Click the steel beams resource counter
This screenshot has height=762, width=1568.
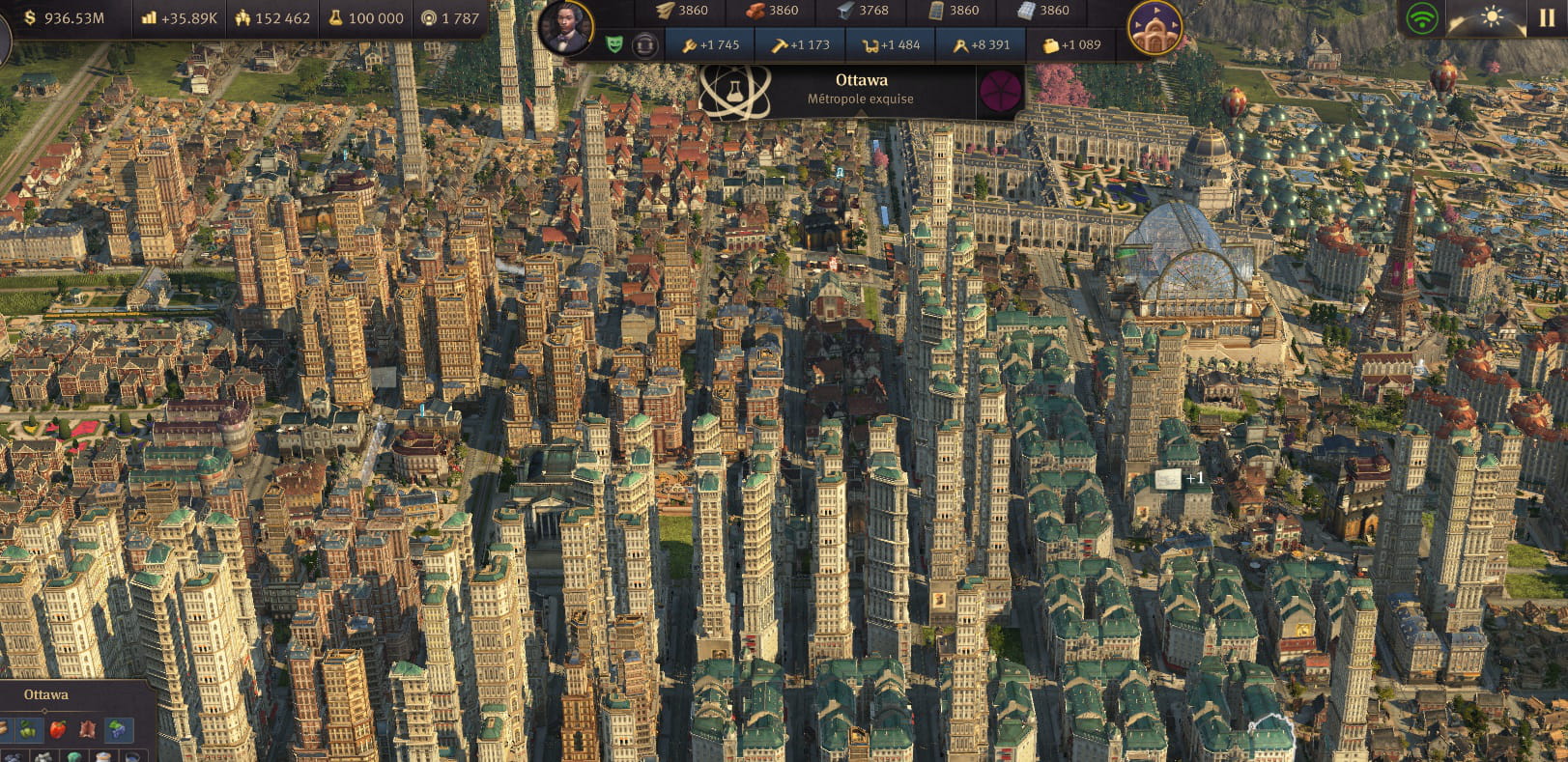[x=862, y=11]
